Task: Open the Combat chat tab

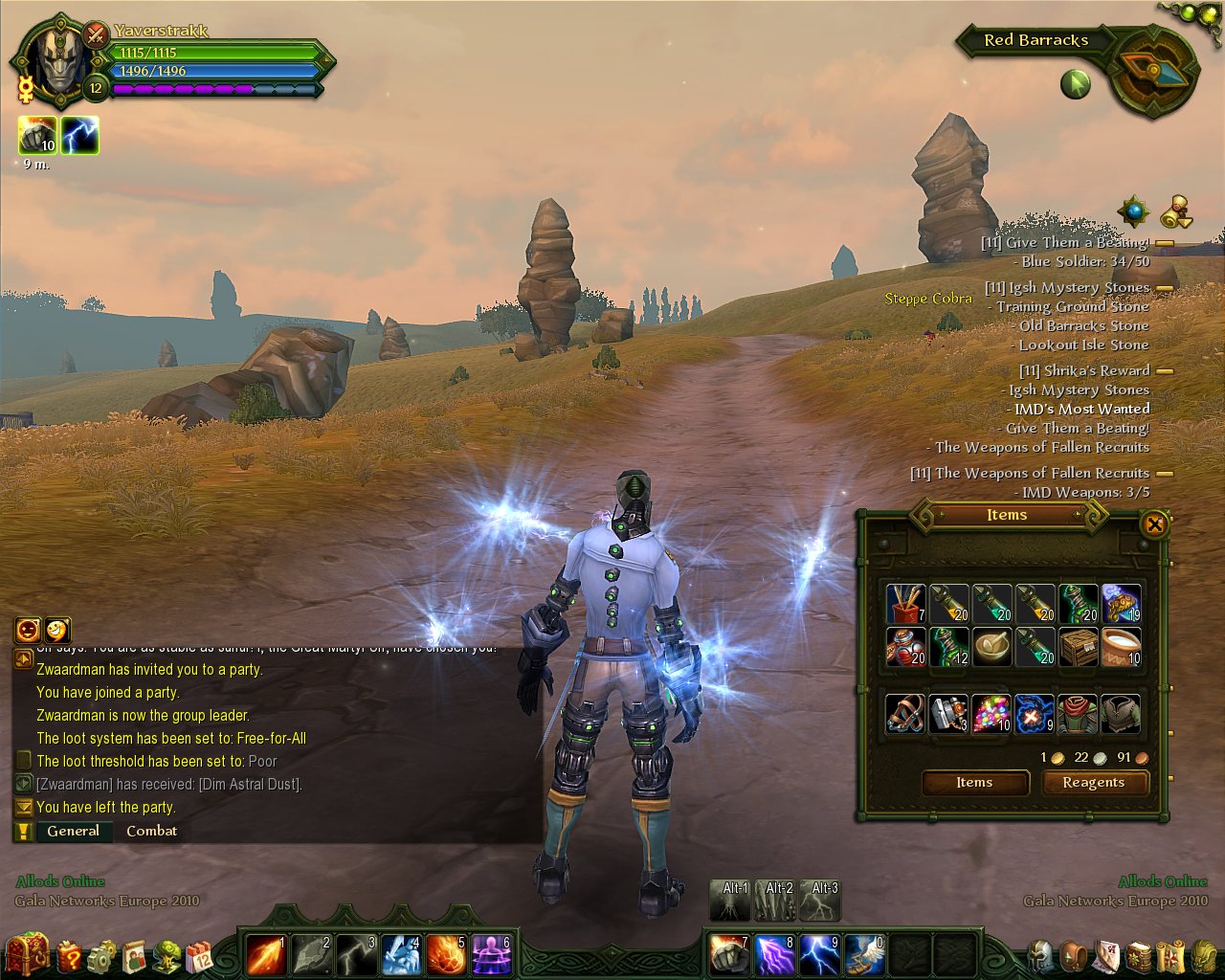Action: click(151, 831)
